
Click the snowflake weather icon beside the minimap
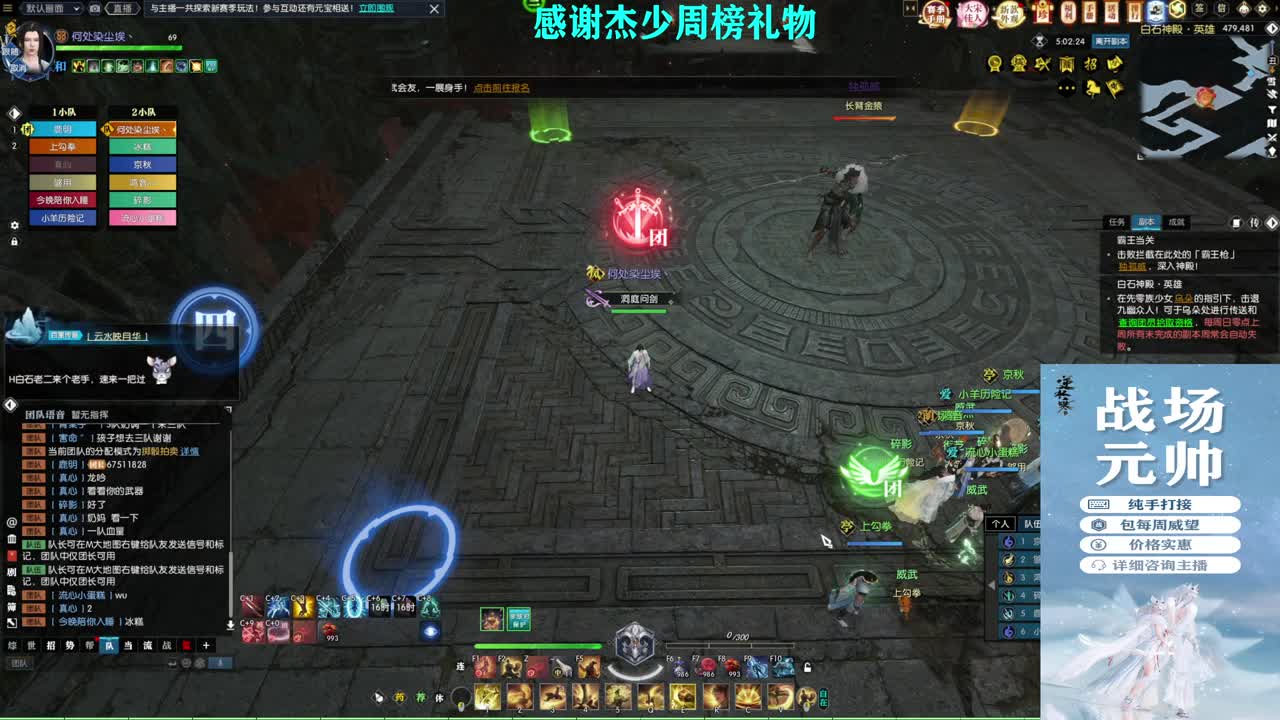tap(1272, 81)
